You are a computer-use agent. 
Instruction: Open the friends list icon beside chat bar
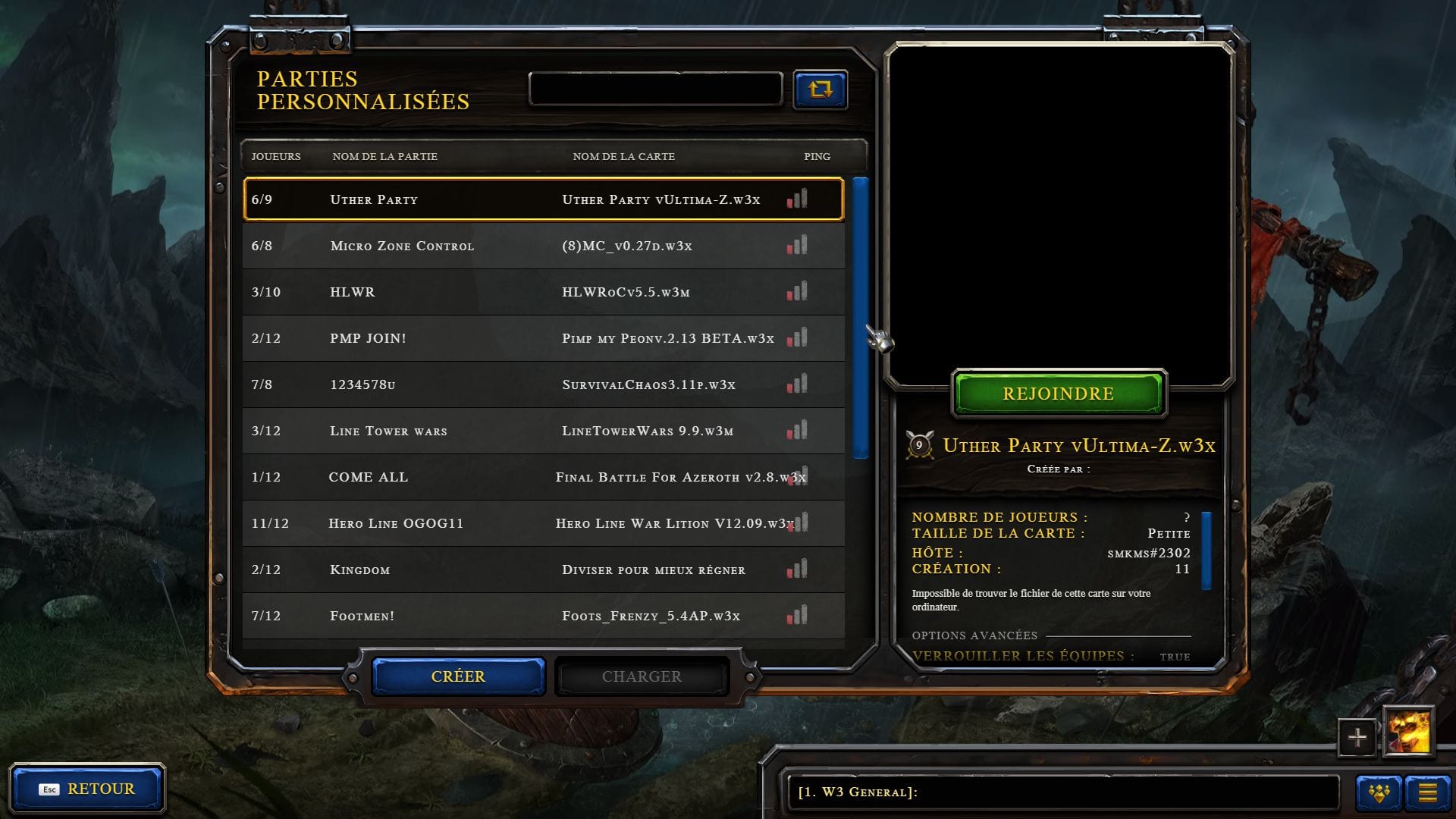(1380, 792)
